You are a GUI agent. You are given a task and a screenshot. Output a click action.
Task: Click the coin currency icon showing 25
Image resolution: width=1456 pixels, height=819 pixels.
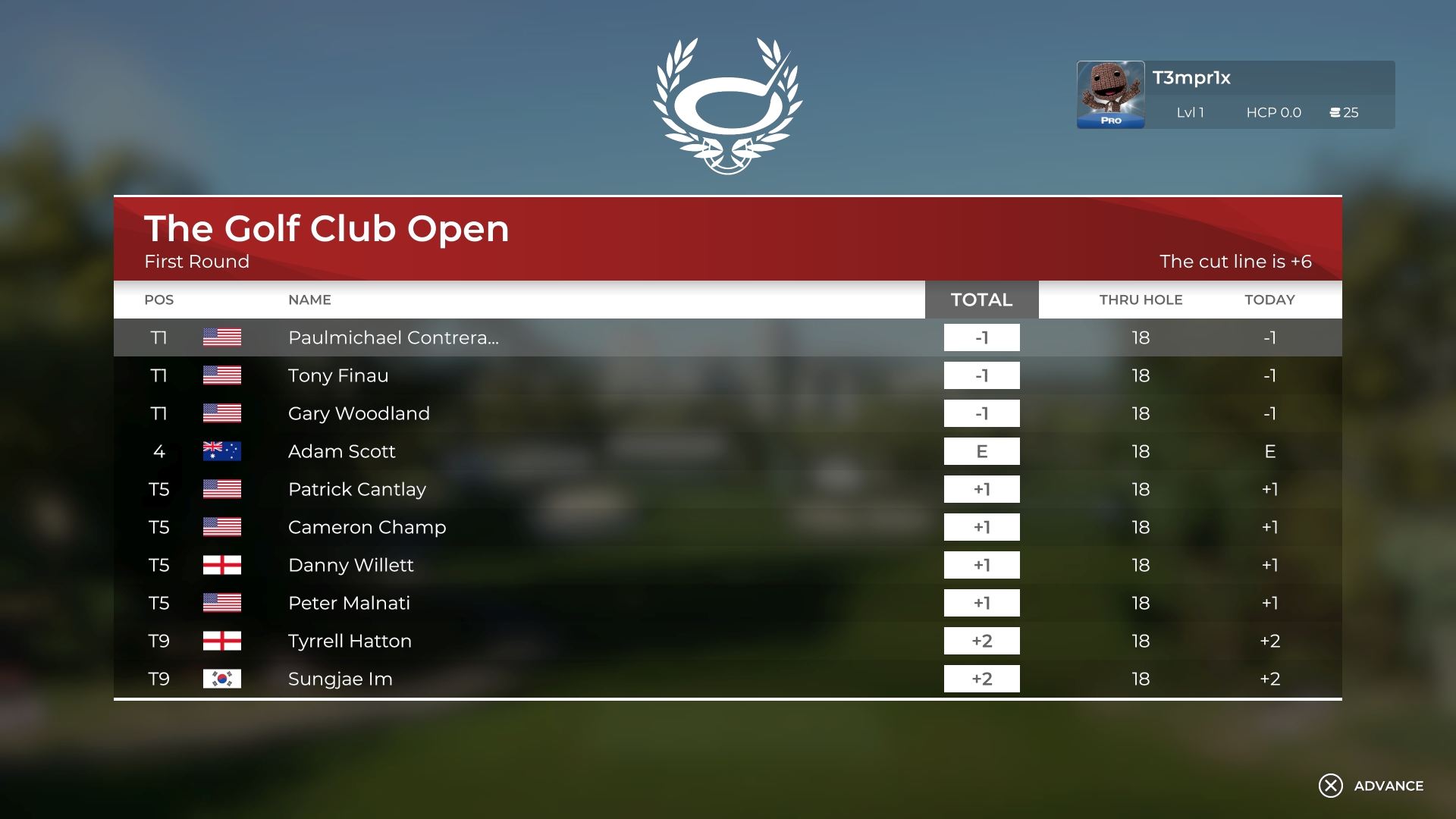[x=1335, y=112]
